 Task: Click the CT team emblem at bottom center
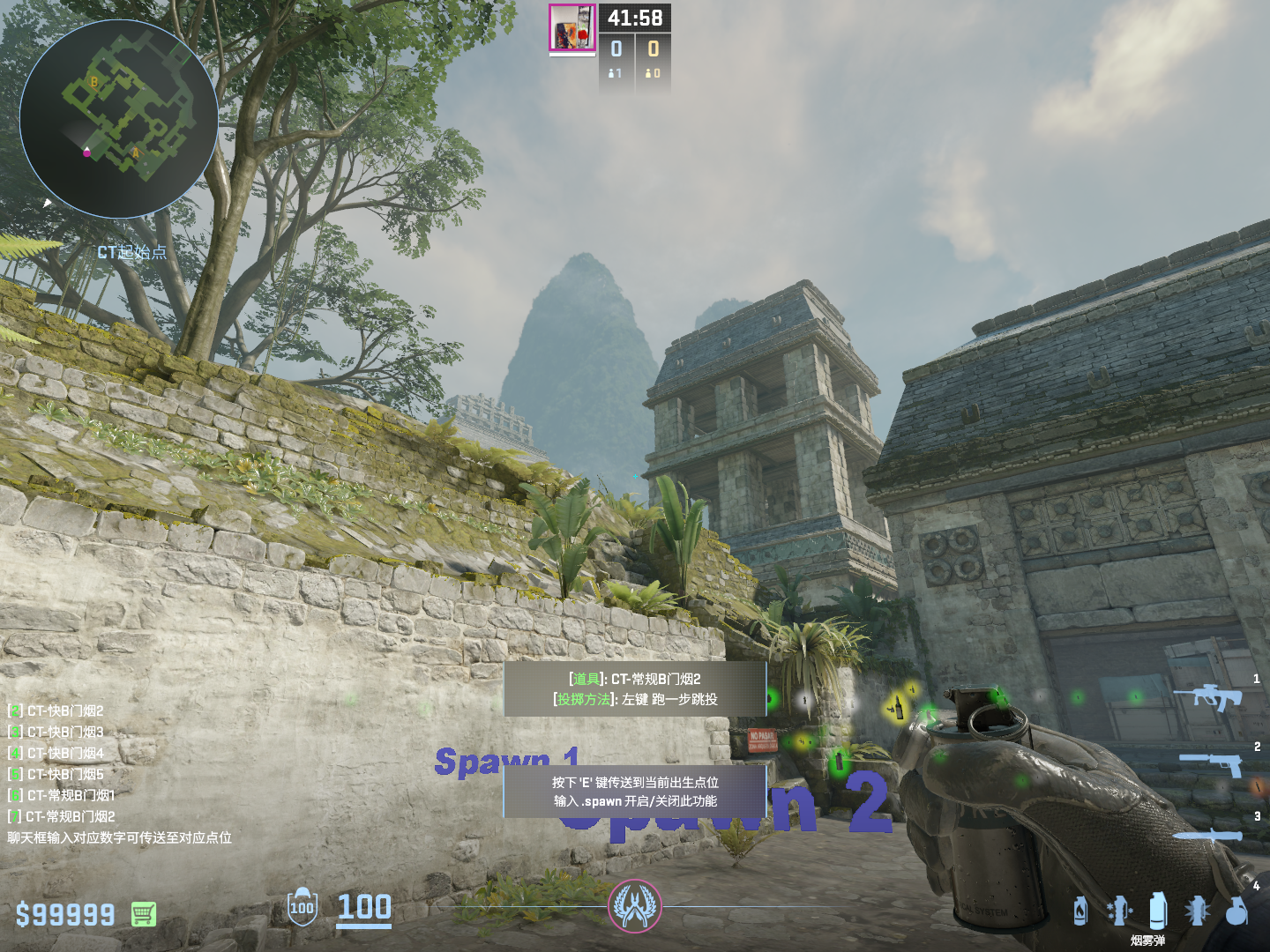634,906
